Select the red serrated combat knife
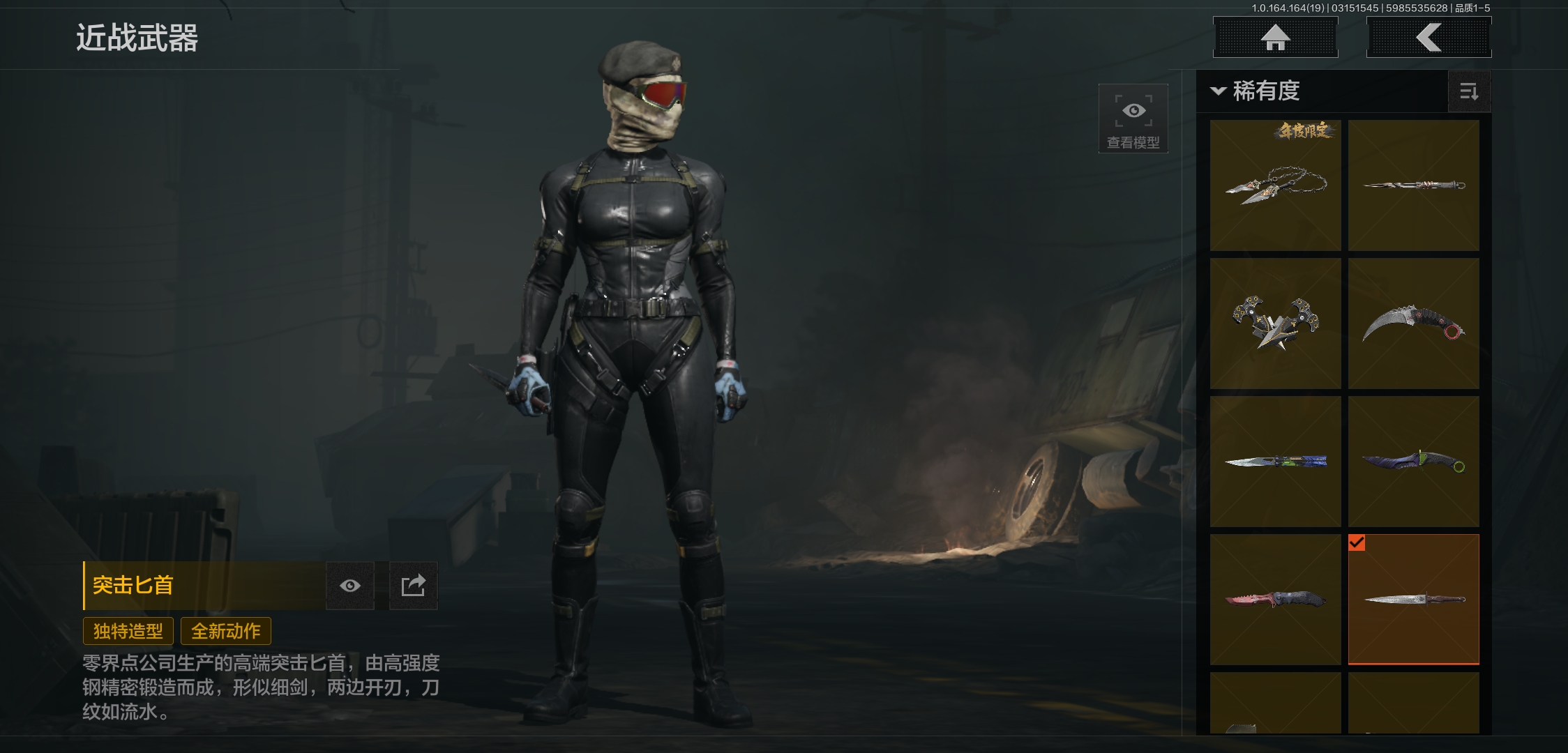 (1275, 600)
